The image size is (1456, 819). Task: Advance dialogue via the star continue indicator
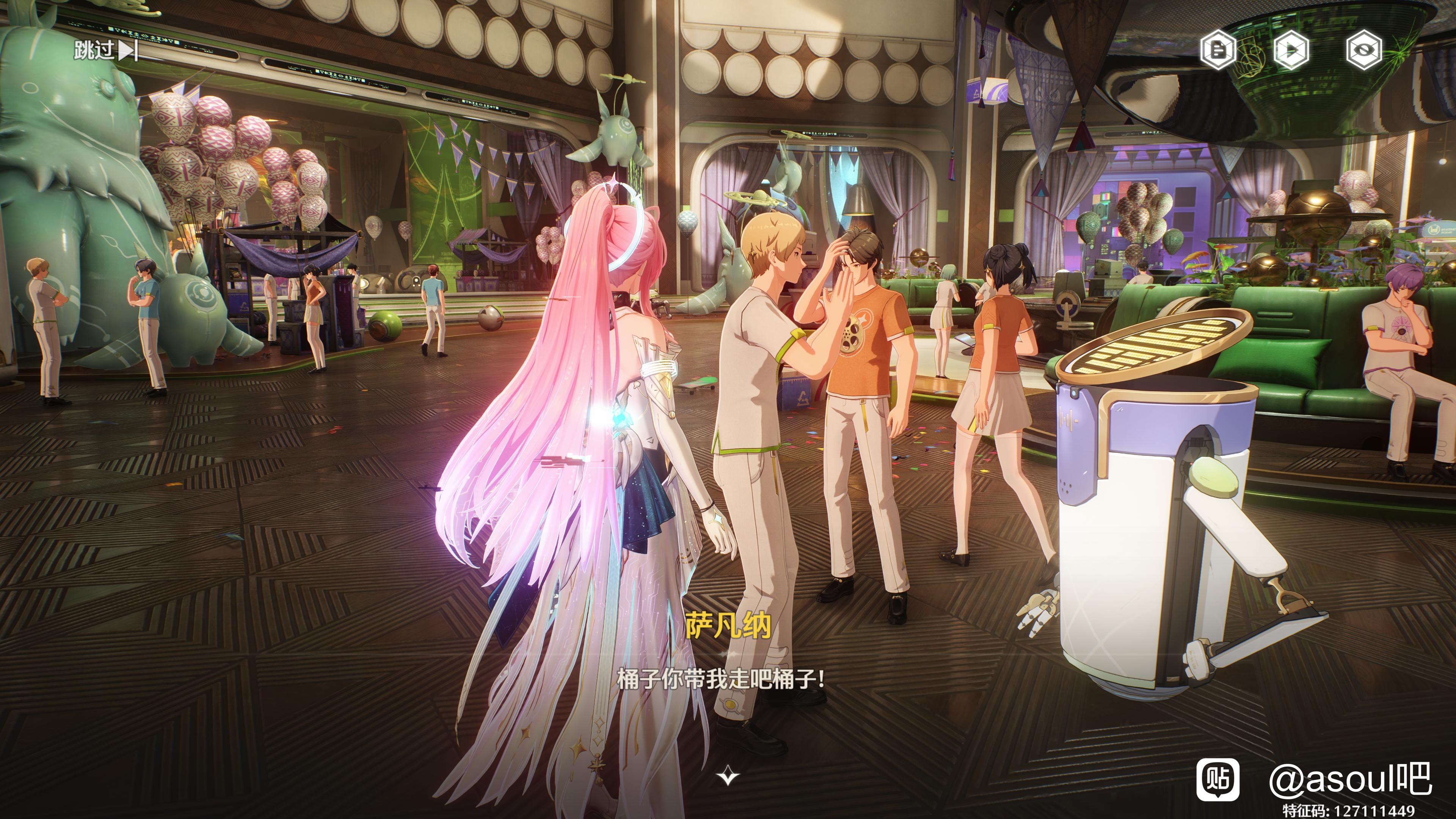coord(728,777)
